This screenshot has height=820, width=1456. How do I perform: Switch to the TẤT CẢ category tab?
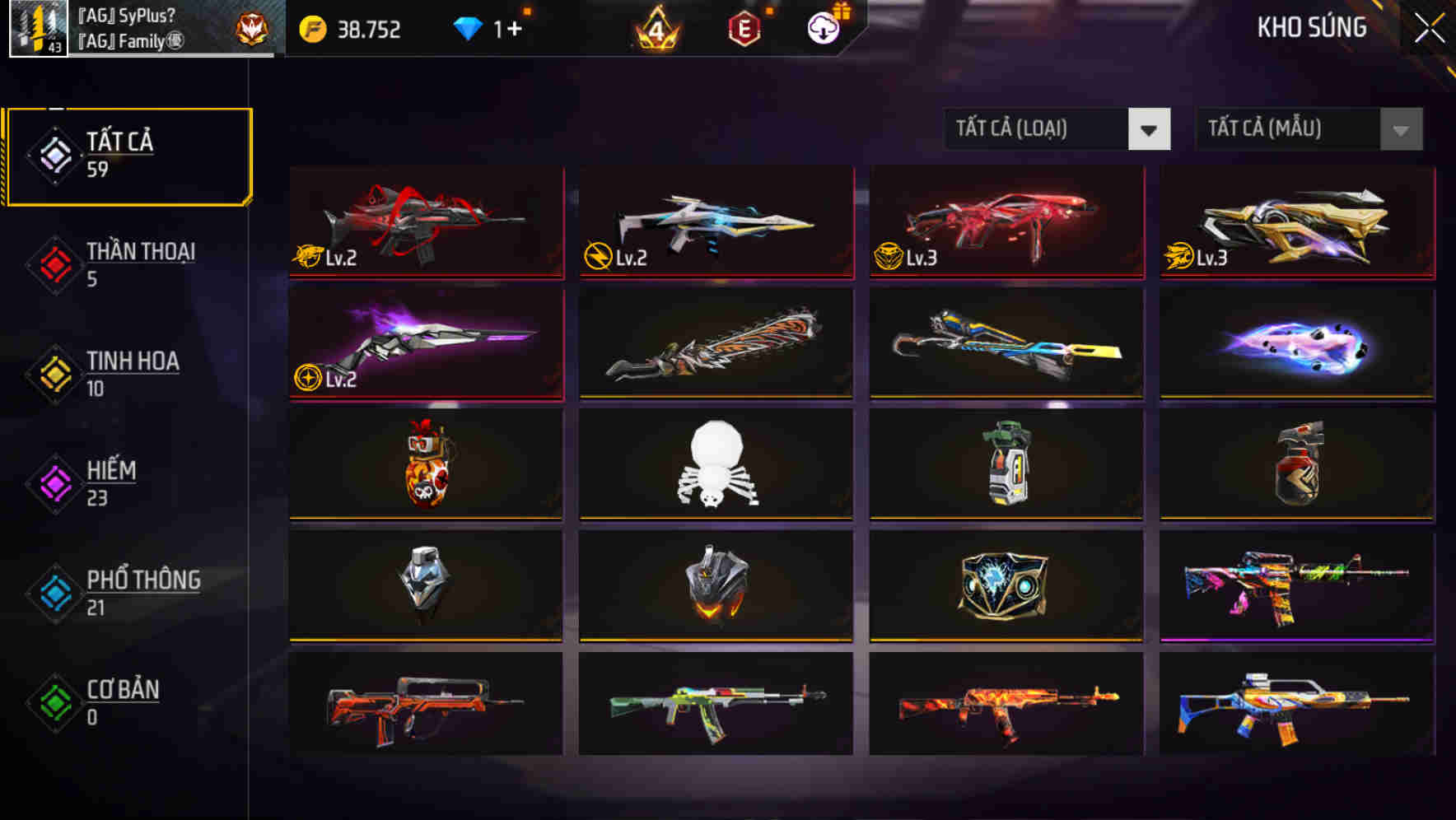pyautogui.click(x=128, y=155)
